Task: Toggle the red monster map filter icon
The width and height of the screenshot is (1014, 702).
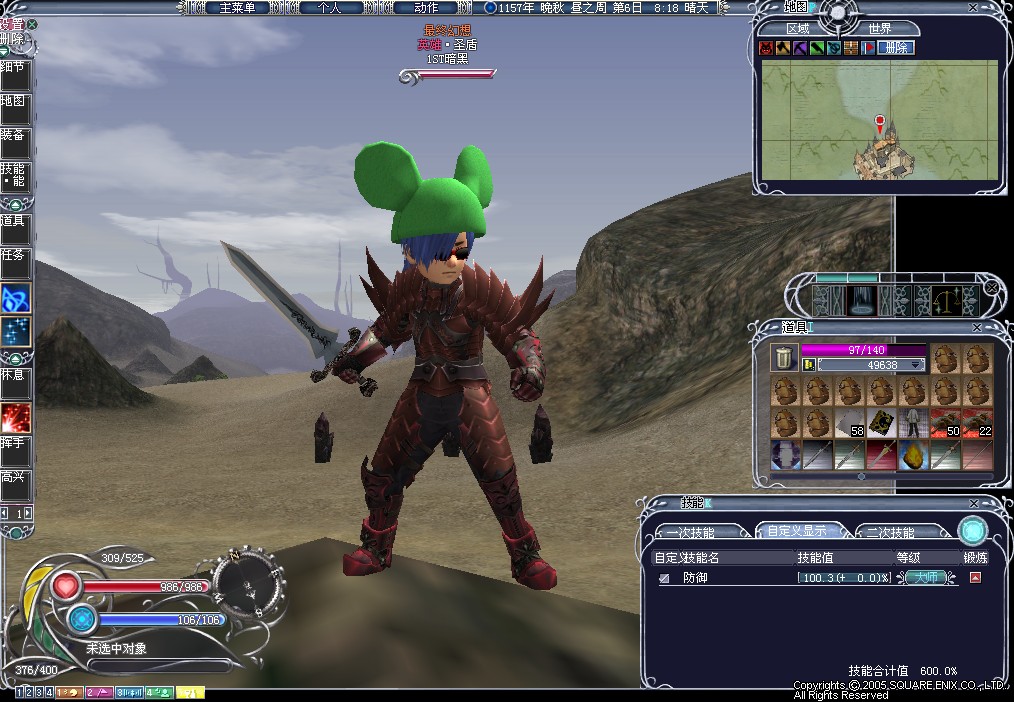Action: pyautogui.click(x=766, y=47)
